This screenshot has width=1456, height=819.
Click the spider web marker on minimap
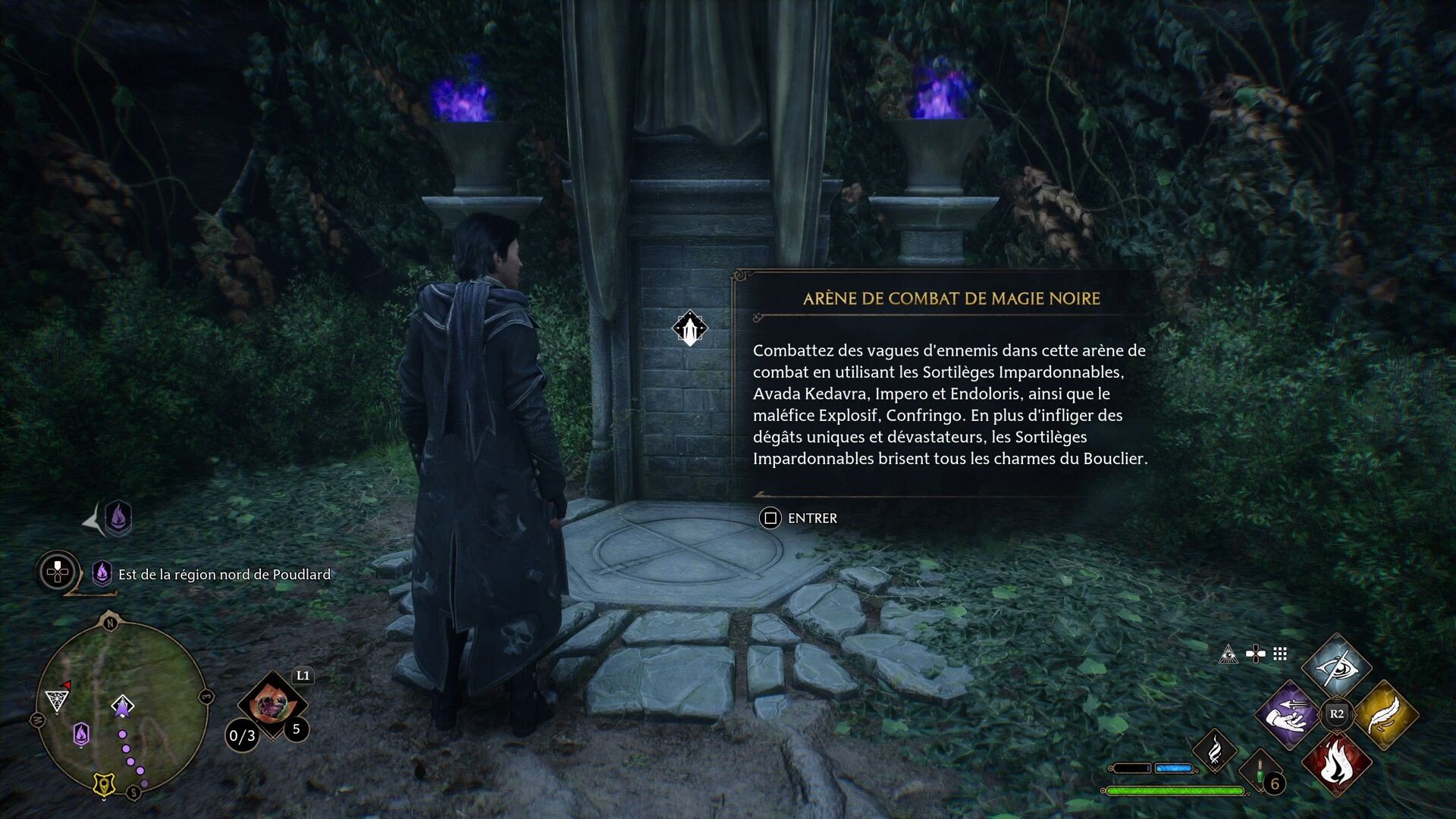[x=56, y=701]
